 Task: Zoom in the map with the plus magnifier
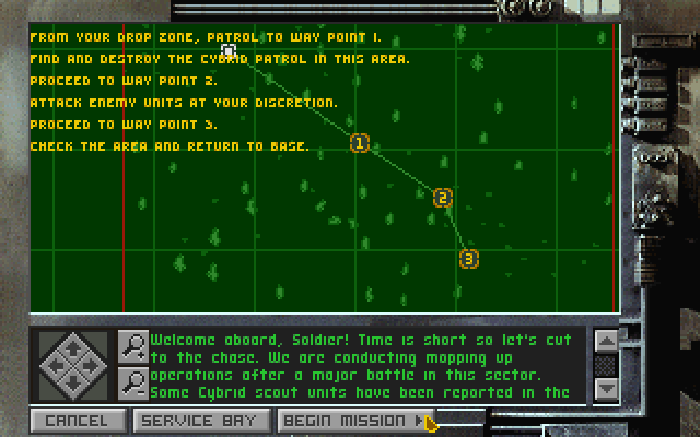(x=132, y=346)
